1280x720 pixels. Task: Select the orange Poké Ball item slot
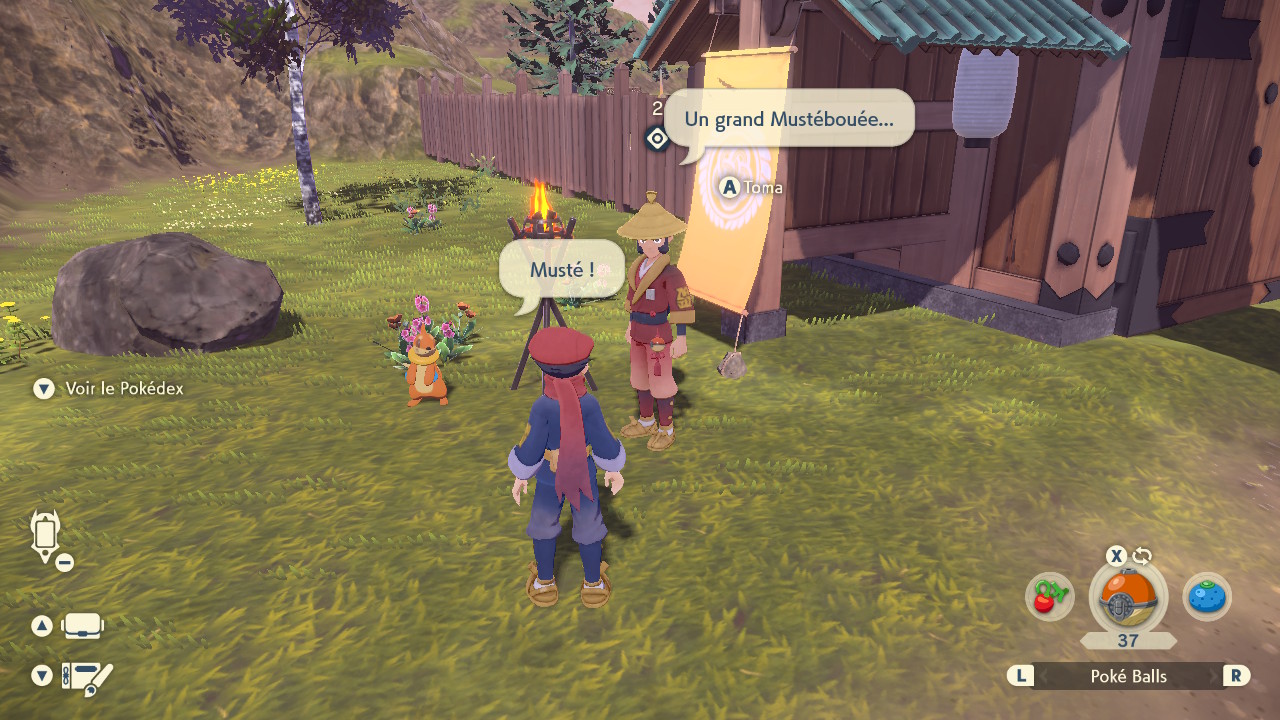pyautogui.click(x=1127, y=598)
